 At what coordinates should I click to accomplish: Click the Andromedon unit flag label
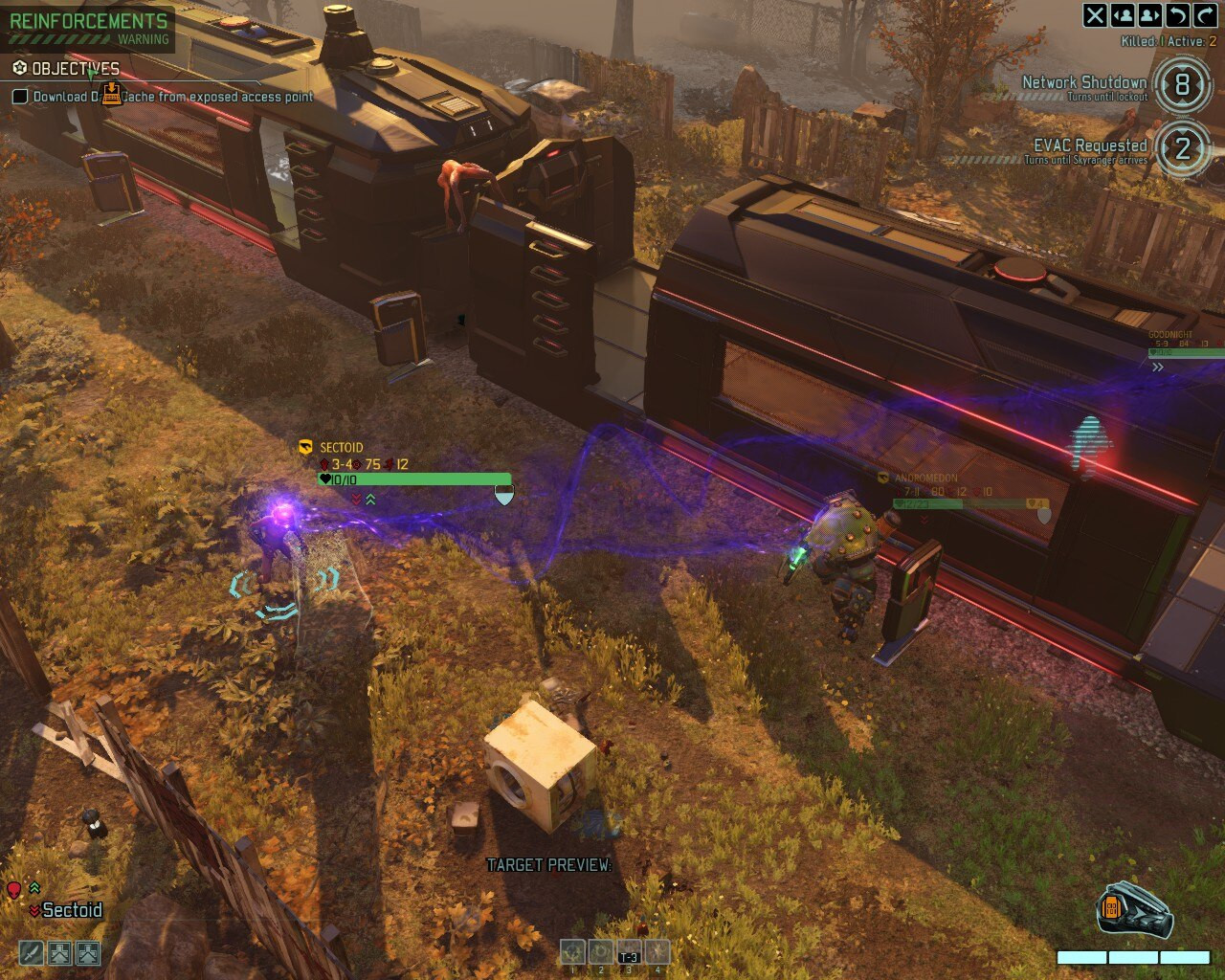tap(924, 478)
